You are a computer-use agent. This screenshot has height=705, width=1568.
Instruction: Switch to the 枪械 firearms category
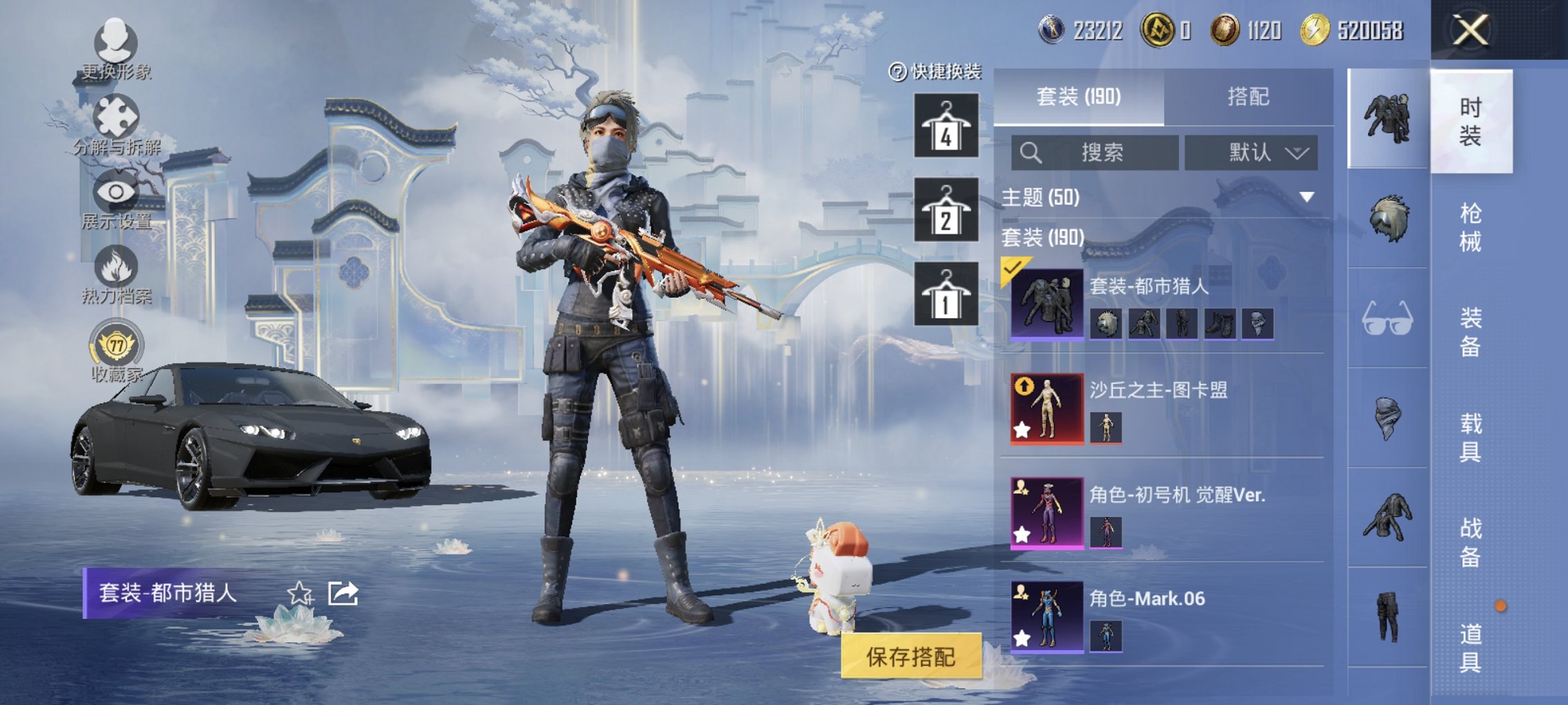click(x=1470, y=227)
